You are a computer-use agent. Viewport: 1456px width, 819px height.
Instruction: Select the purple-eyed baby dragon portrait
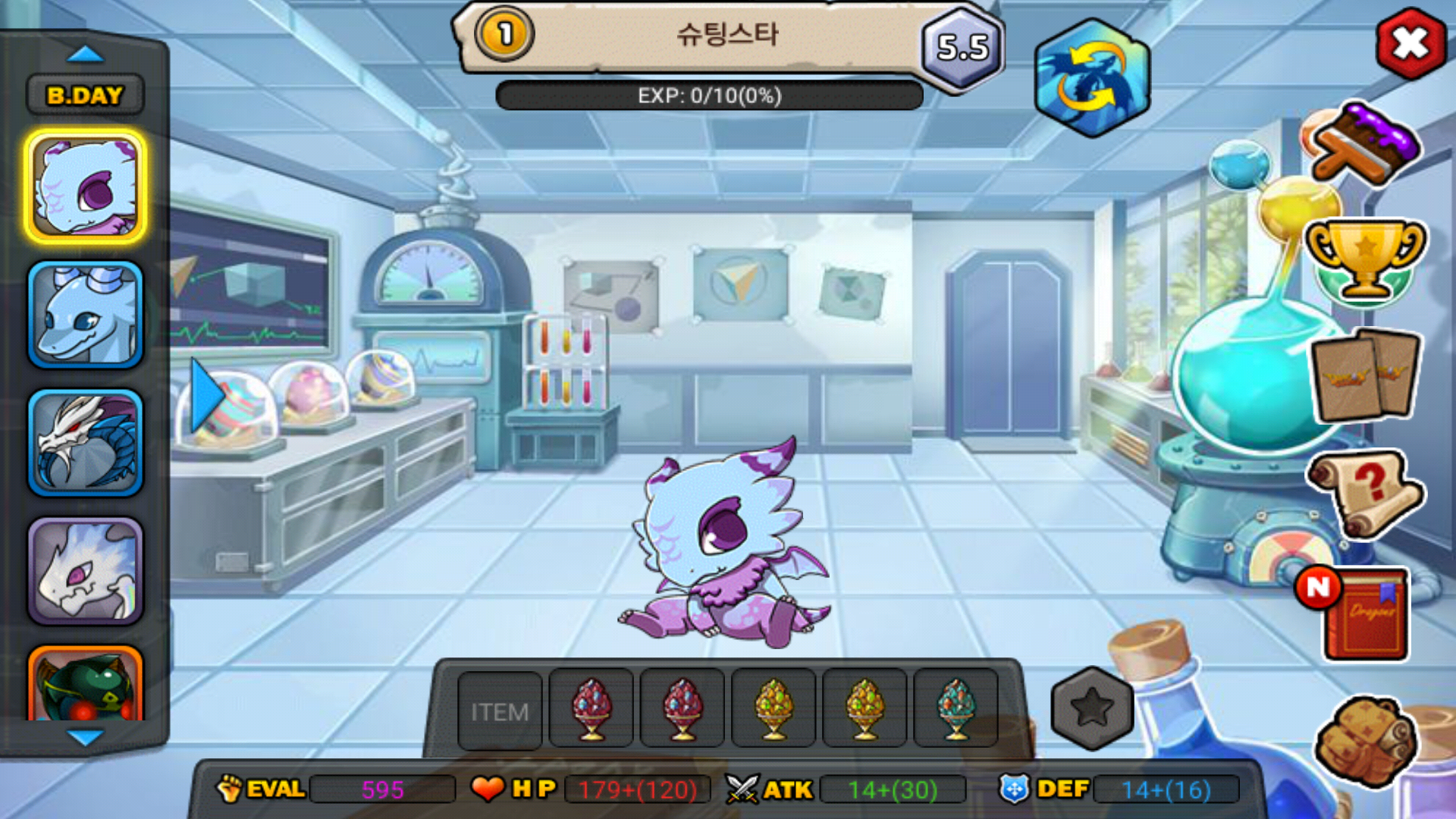(86, 187)
